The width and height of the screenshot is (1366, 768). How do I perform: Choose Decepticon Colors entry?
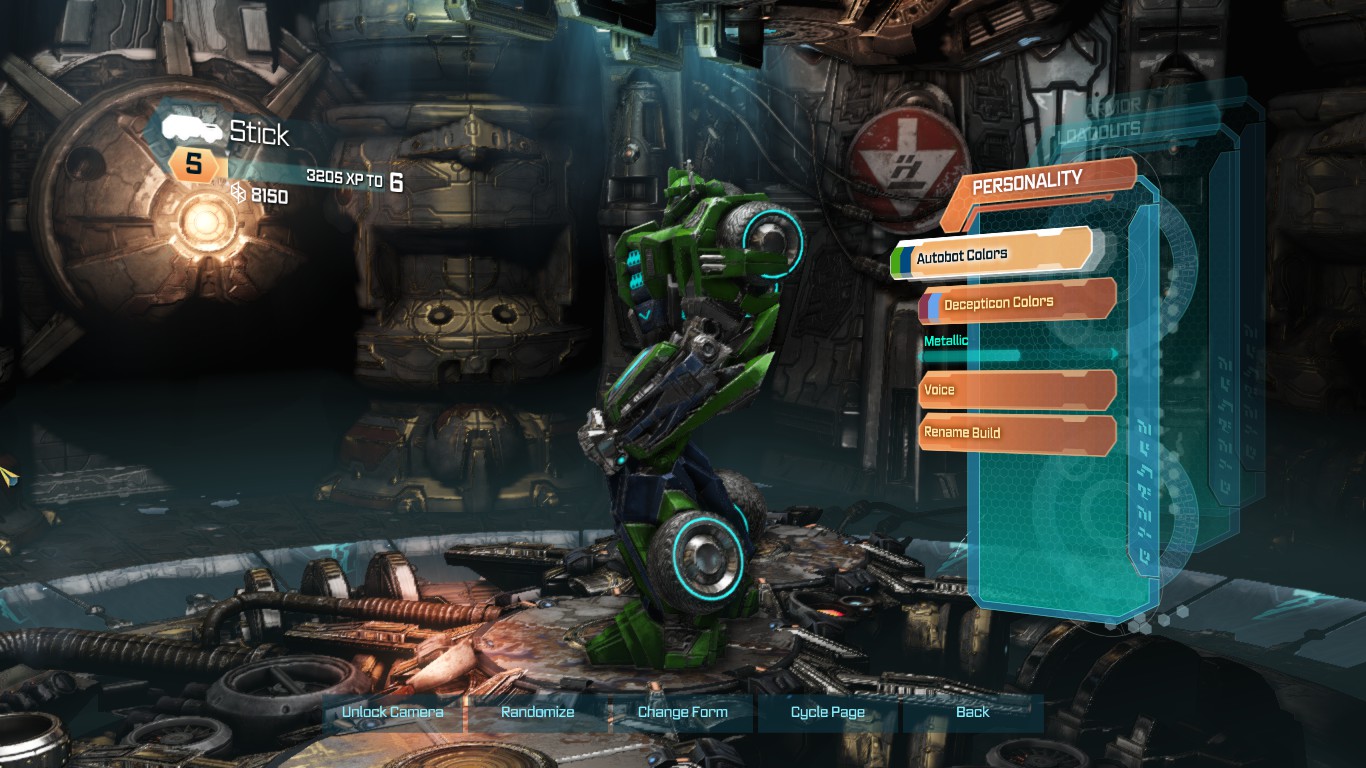coord(1015,302)
